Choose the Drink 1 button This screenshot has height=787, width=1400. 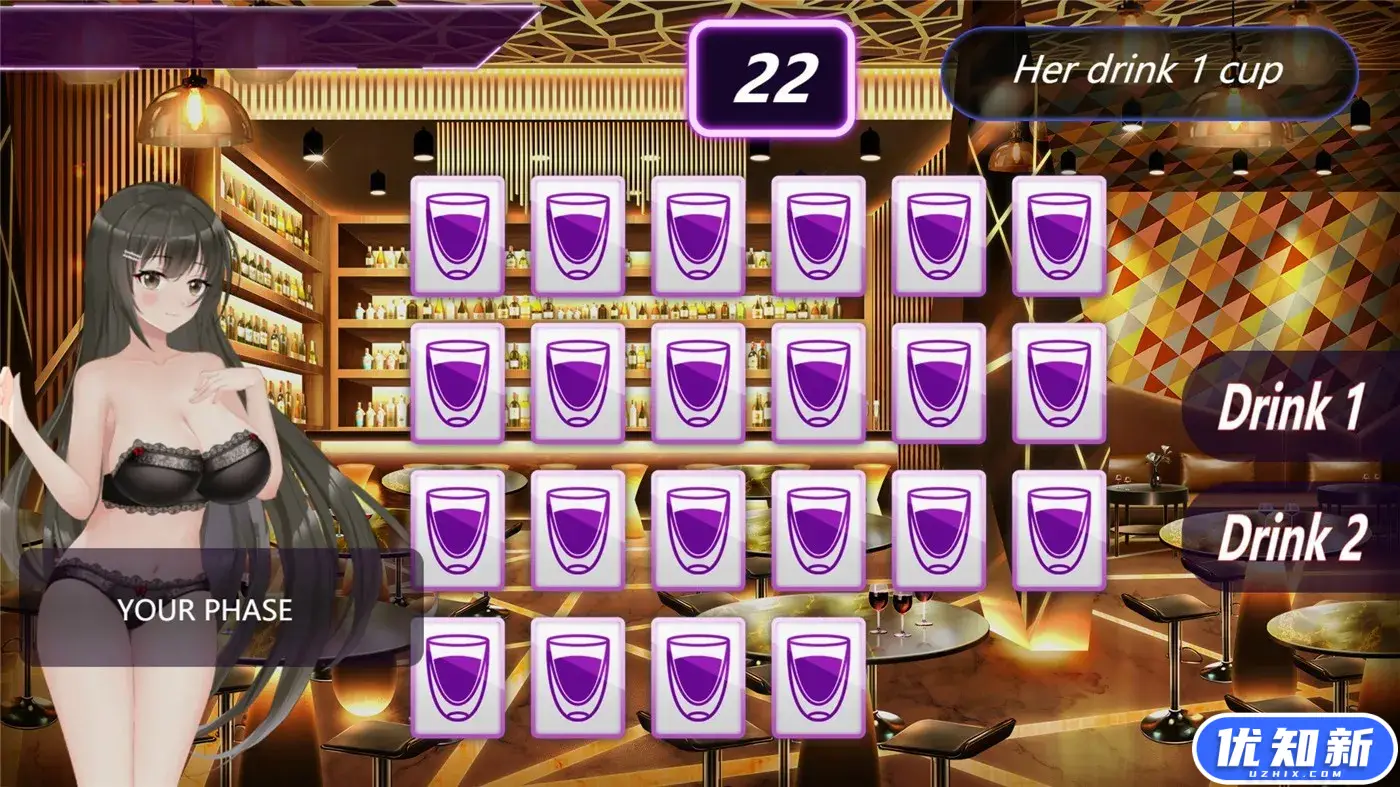[x=1291, y=407]
